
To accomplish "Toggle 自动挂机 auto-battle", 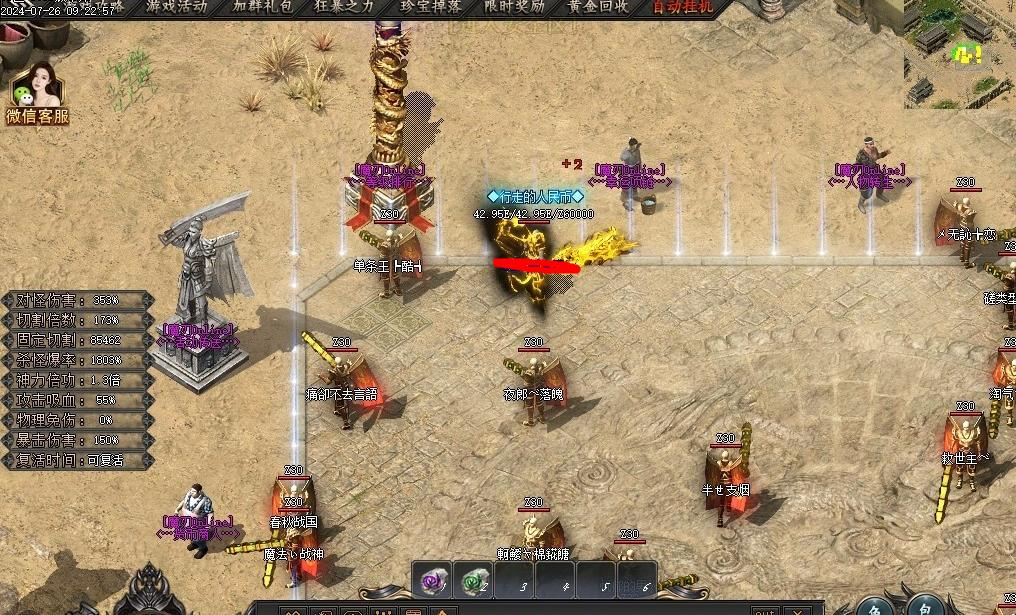I will 683,6.
